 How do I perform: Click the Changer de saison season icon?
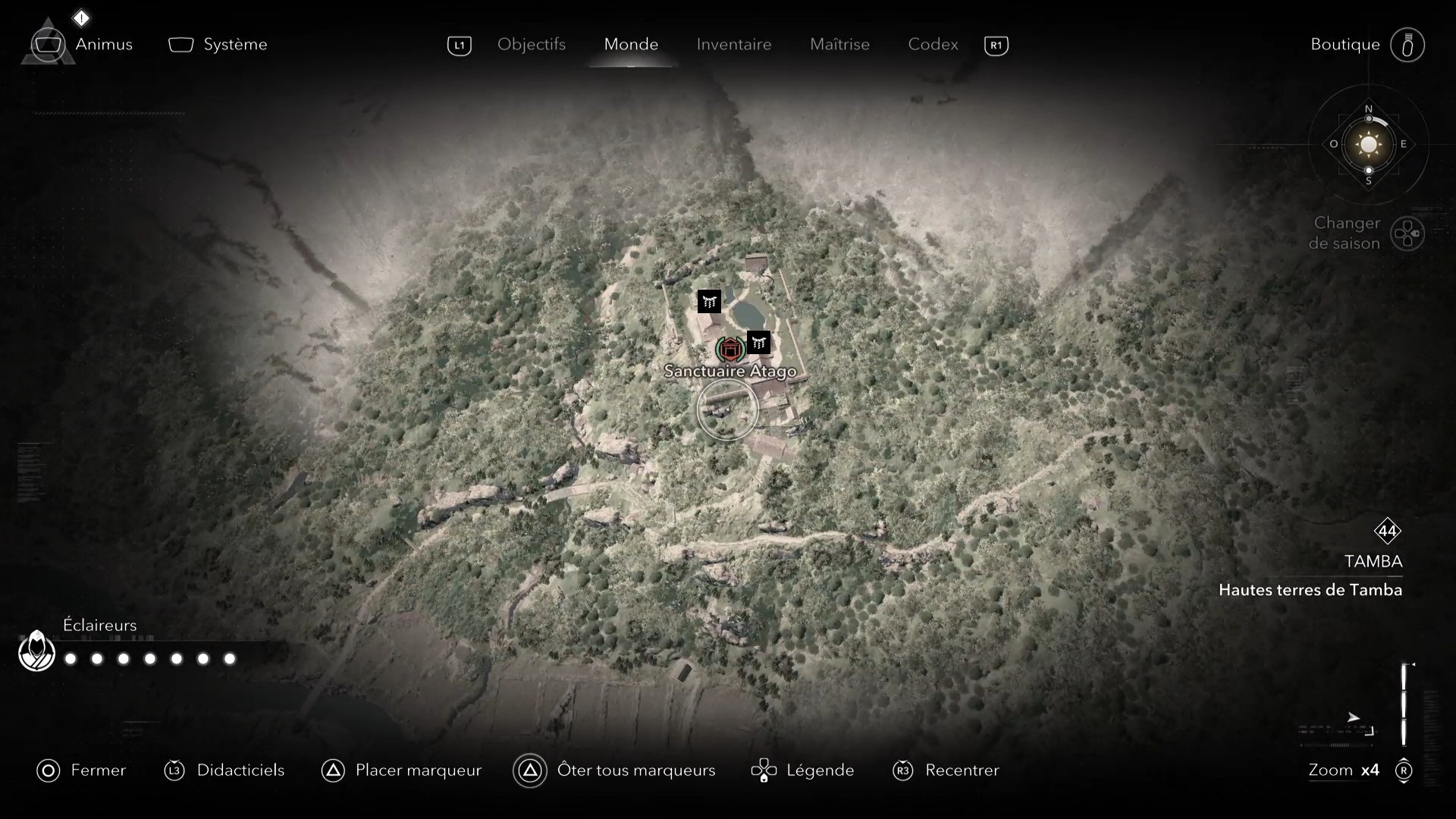[1408, 234]
